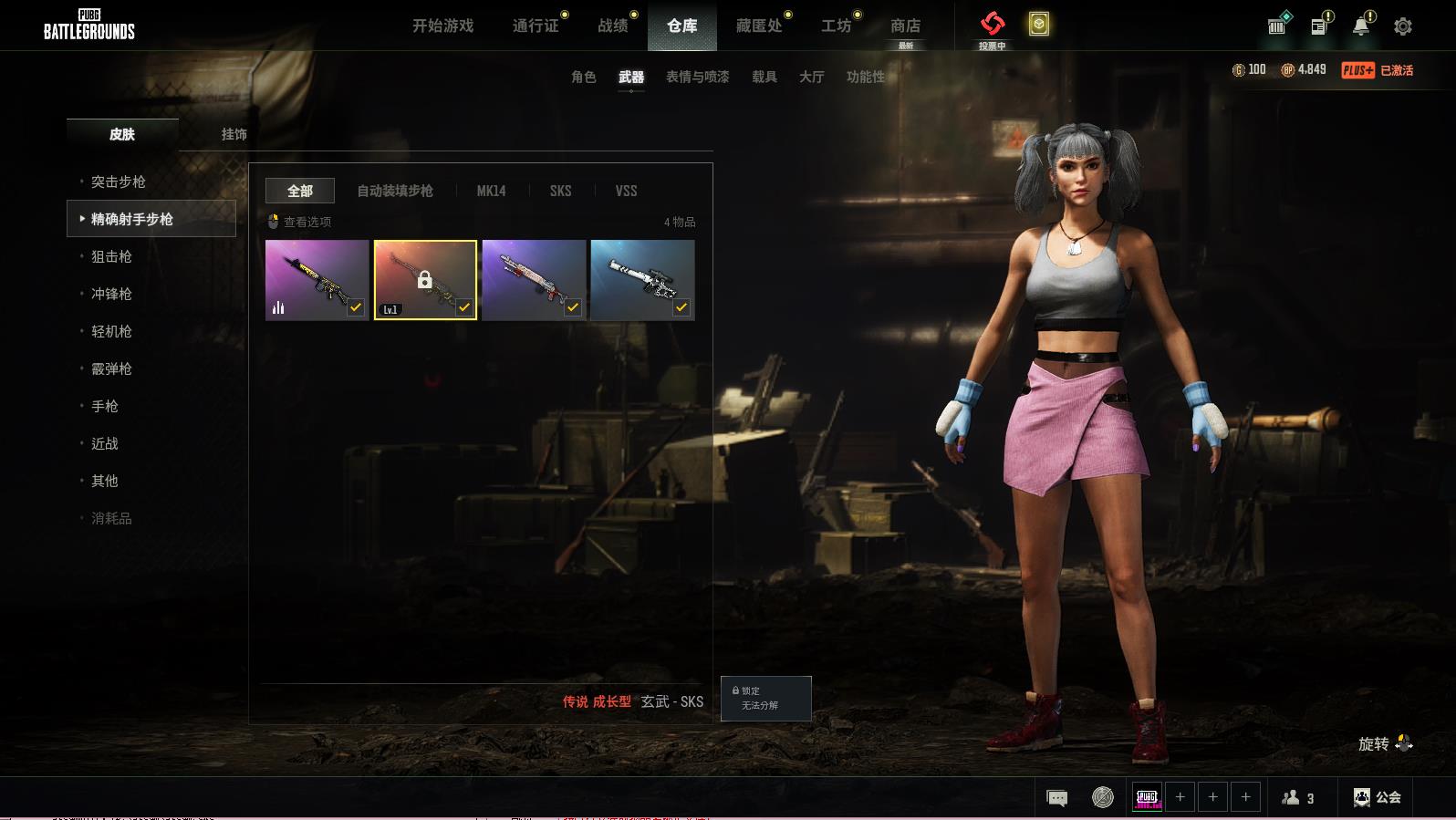Open the 战绩 career stats tab
Screen dimensions: 1456x820
point(613,26)
